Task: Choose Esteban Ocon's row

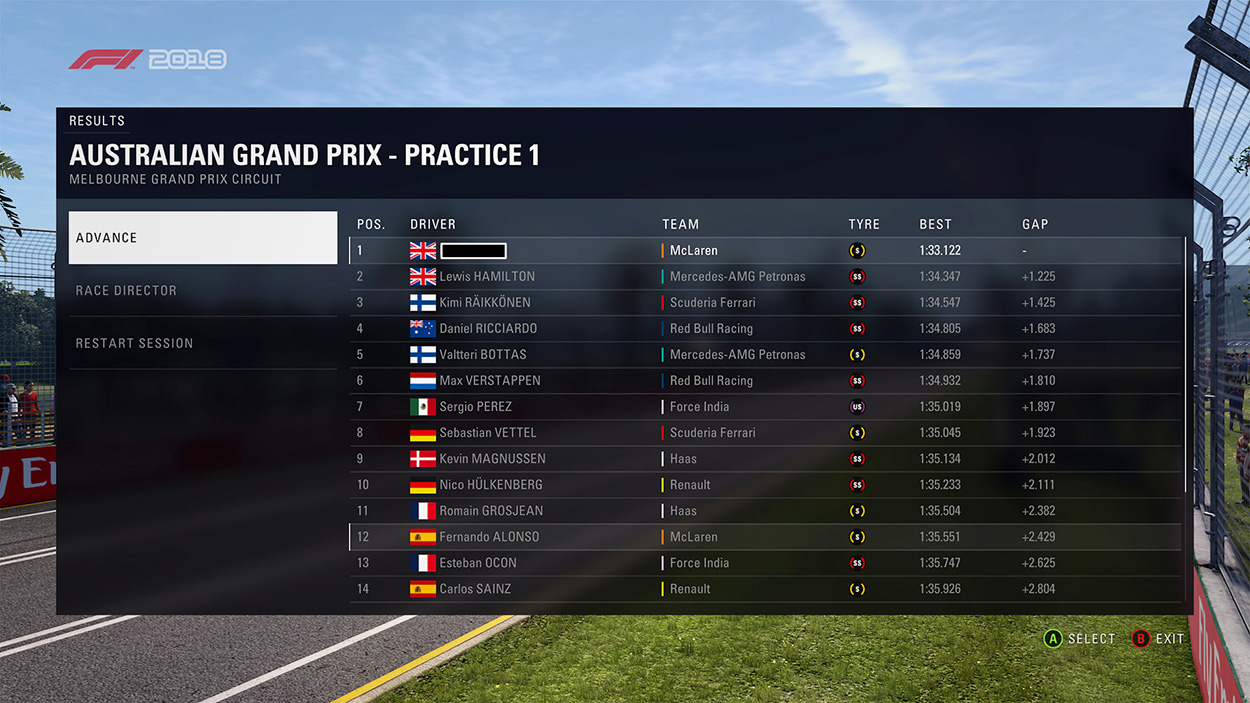Action: (x=765, y=563)
